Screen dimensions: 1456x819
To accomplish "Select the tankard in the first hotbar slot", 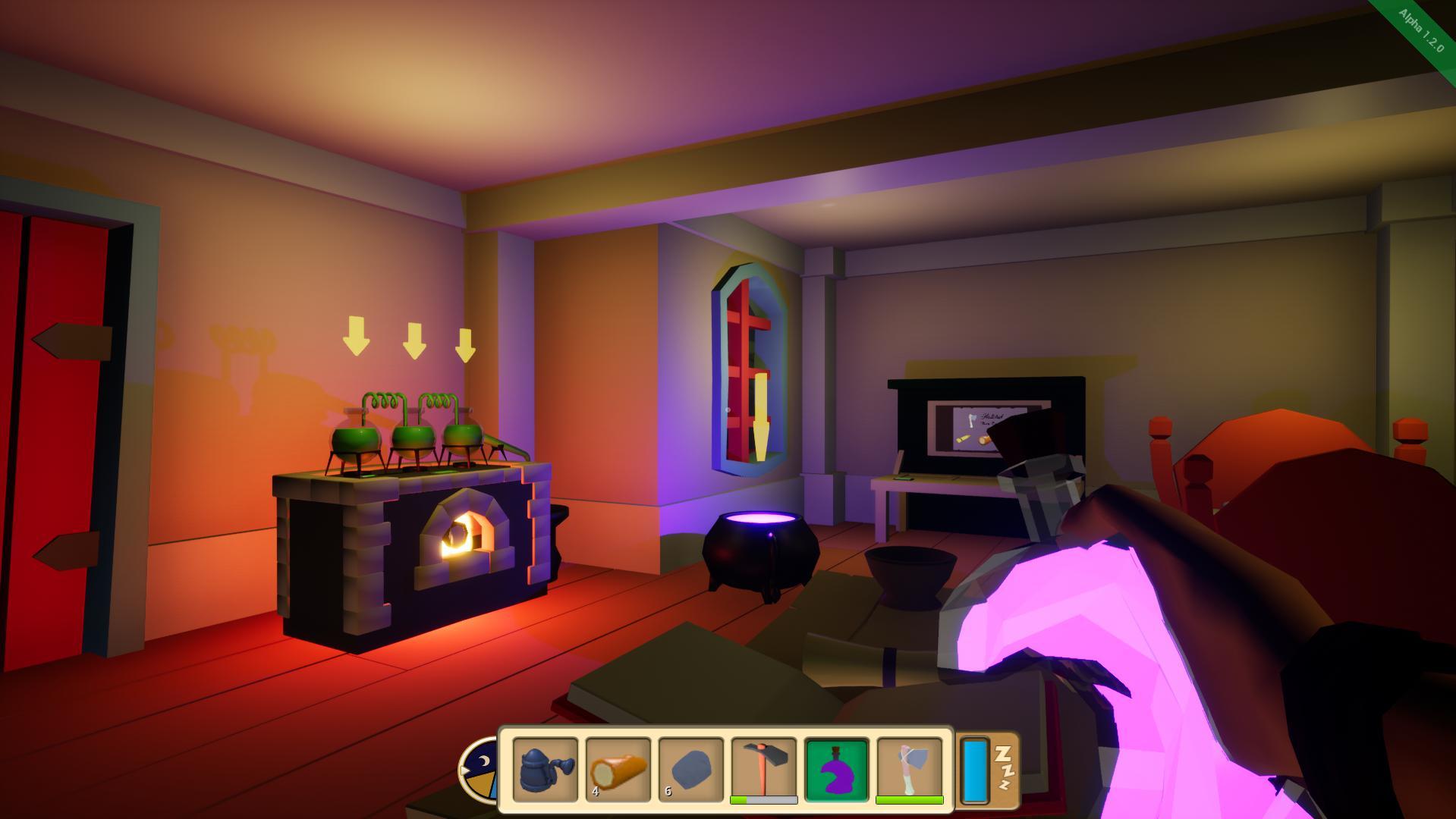I will coord(546,770).
